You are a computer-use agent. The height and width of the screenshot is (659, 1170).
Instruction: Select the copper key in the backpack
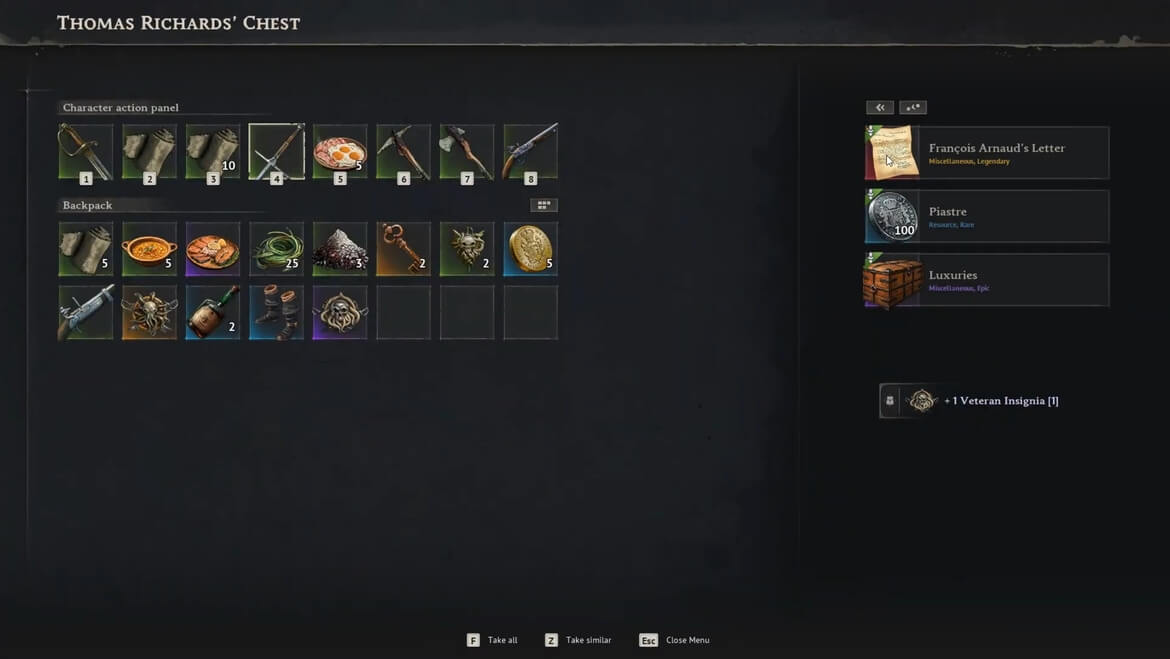click(x=404, y=249)
